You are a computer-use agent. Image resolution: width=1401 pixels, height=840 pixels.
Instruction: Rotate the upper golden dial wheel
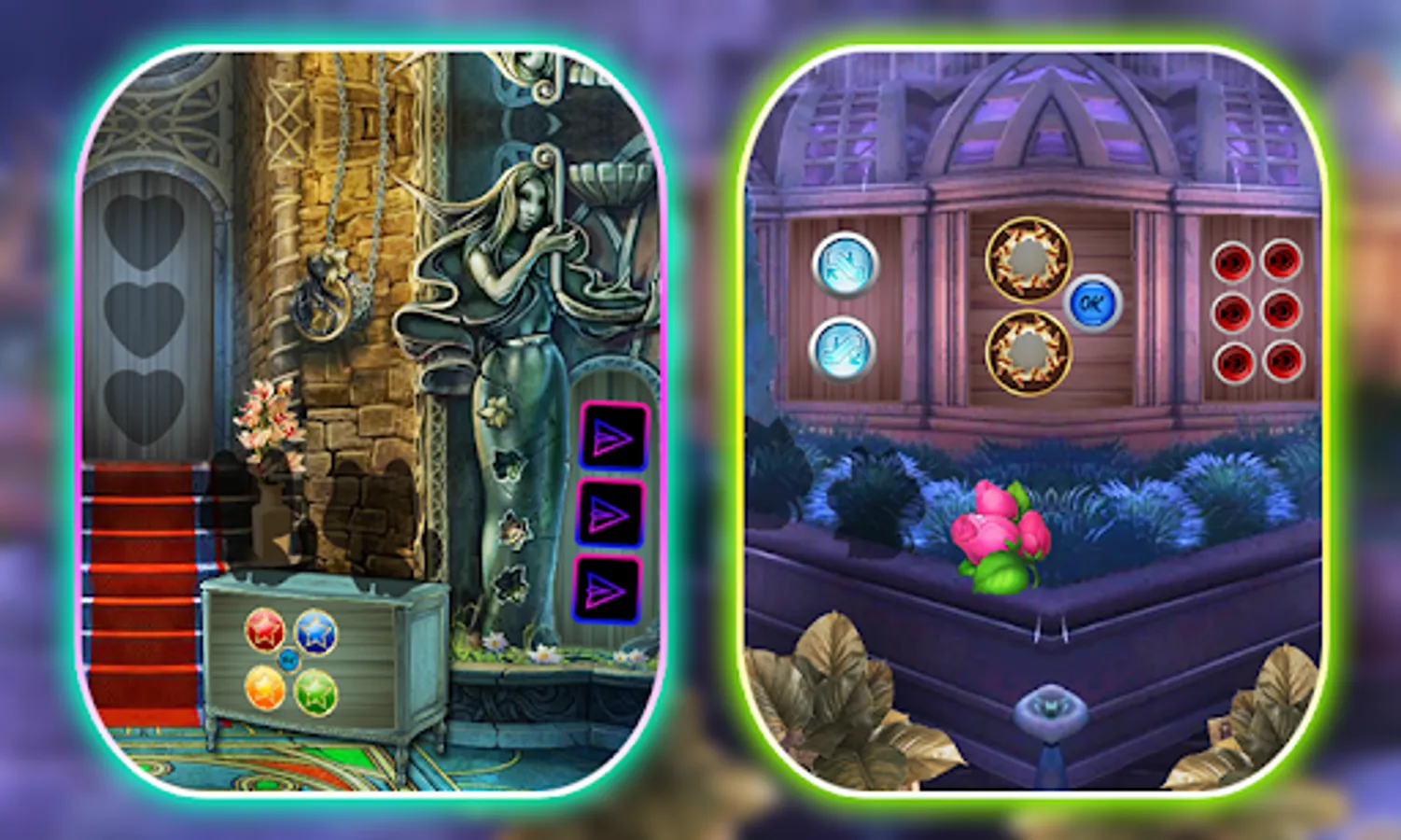tap(1028, 259)
